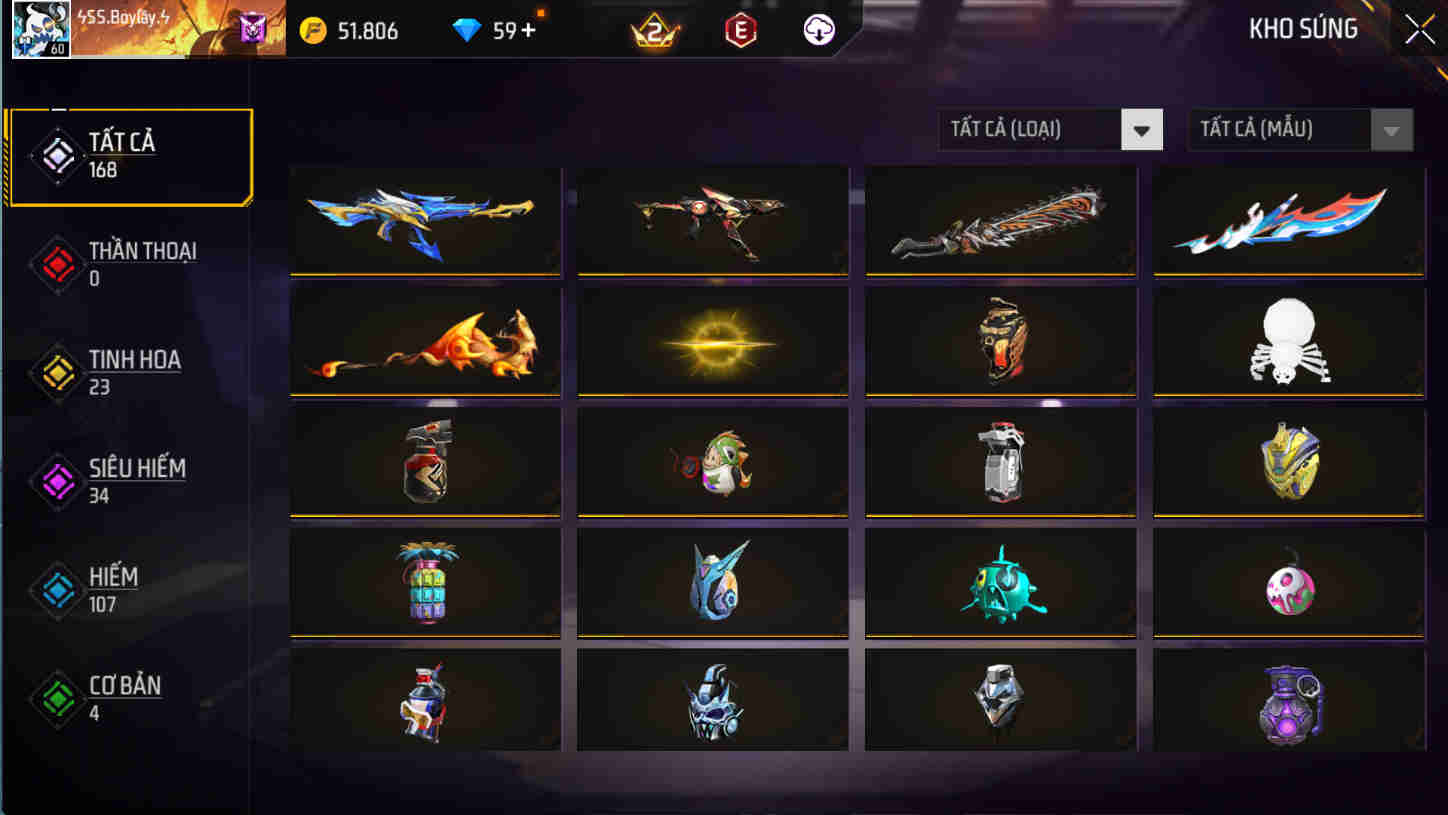The image size is (1448, 815).
Task: Click the white spider grenade skin
Action: pos(1288,343)
